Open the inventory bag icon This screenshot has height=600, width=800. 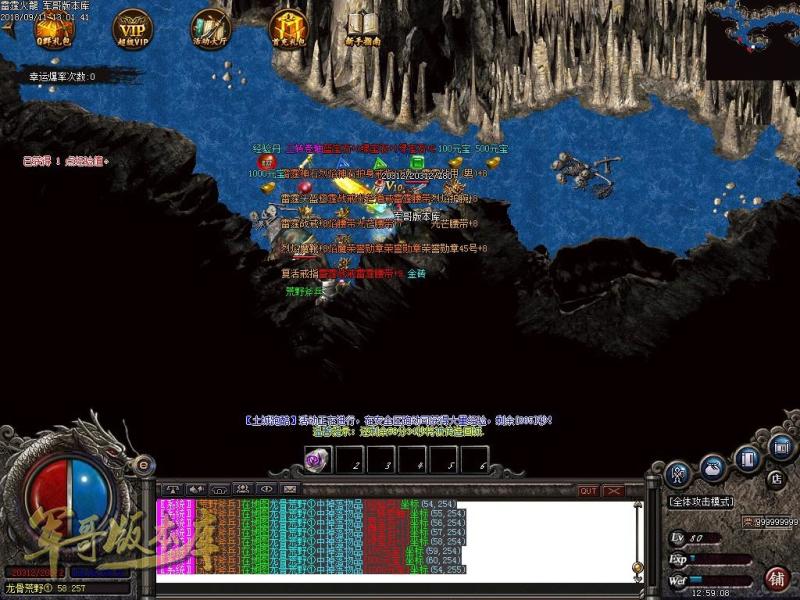pos(712,464)
